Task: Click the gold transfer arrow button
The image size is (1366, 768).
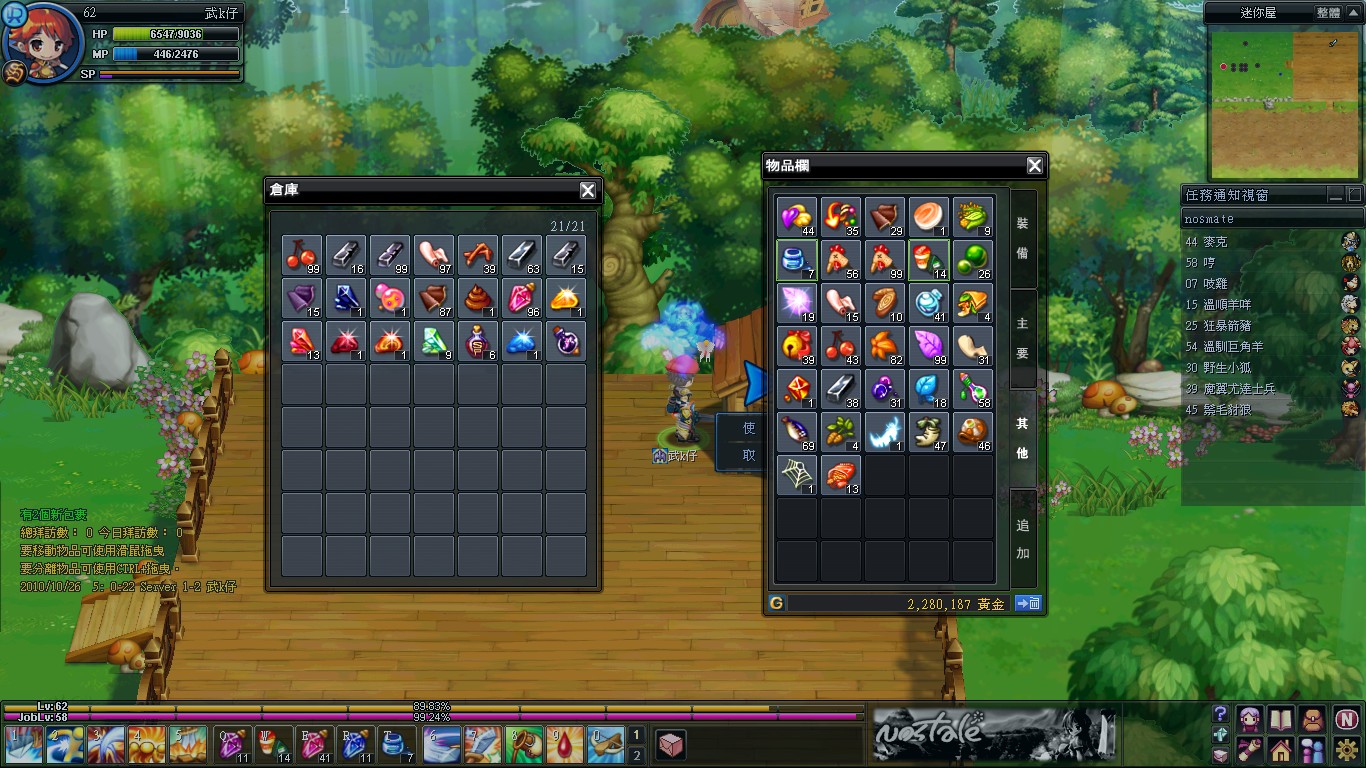Action: [1028, 603]
